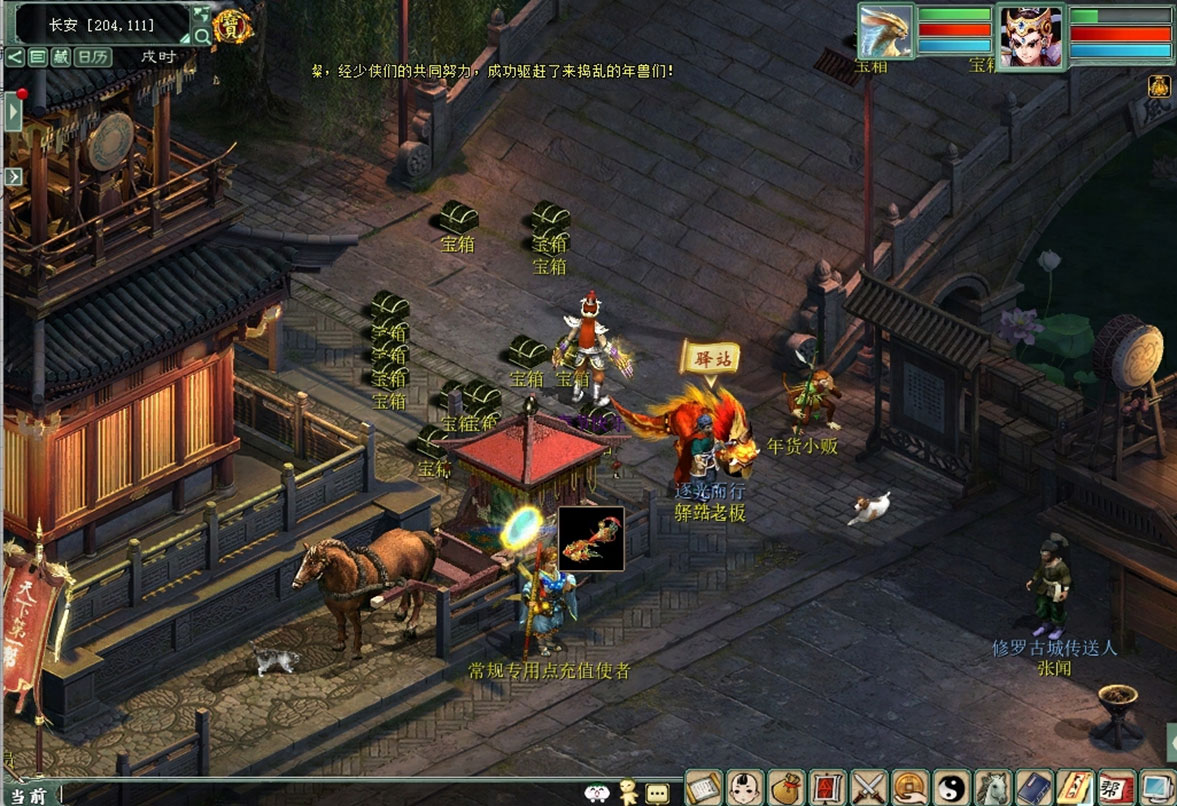This screenshot has width=1177, height=806.
Task: Open the child face icon in toolbar
Action: point(745,788)
